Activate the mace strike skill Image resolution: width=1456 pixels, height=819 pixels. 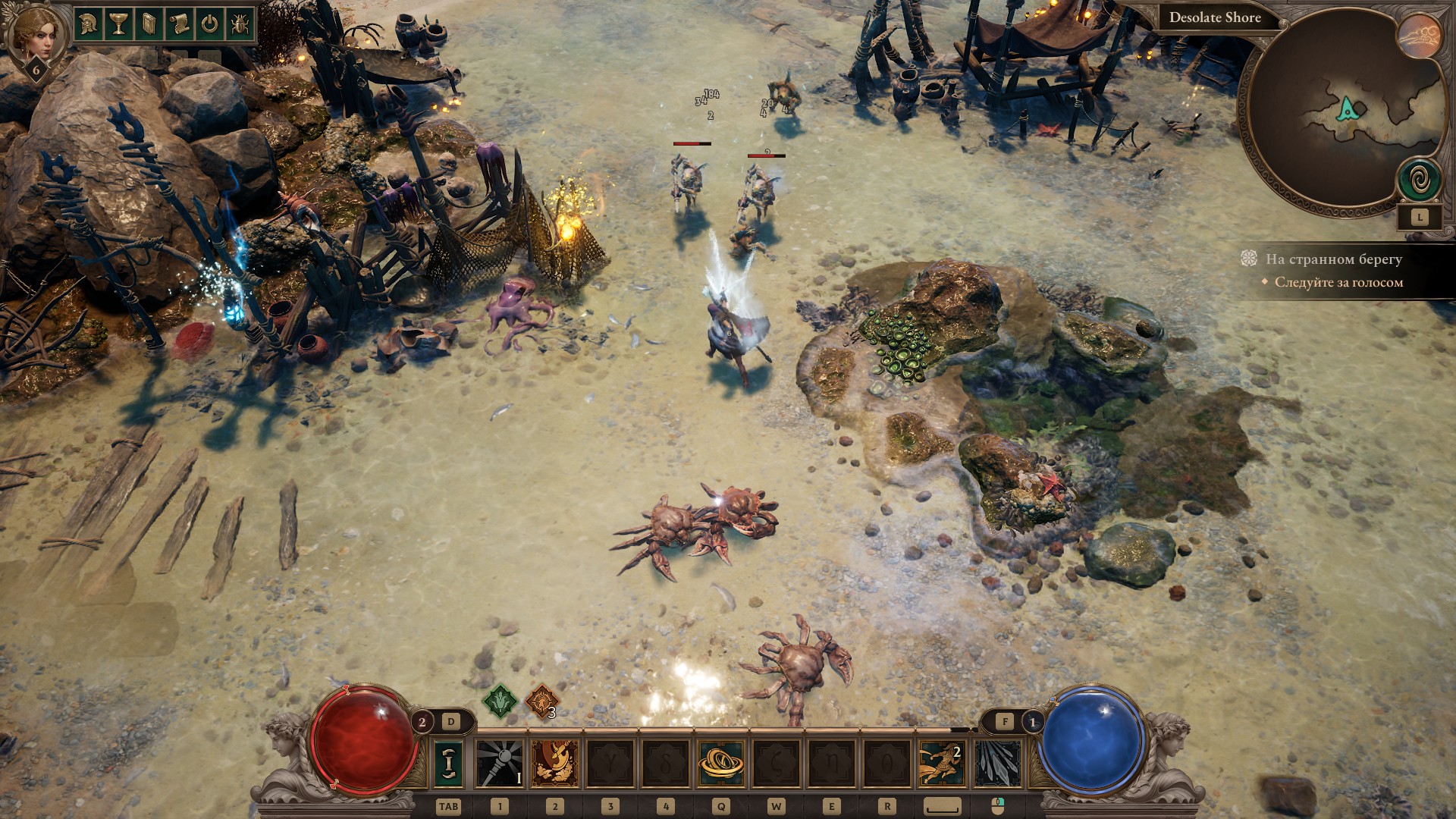(500, 763)
